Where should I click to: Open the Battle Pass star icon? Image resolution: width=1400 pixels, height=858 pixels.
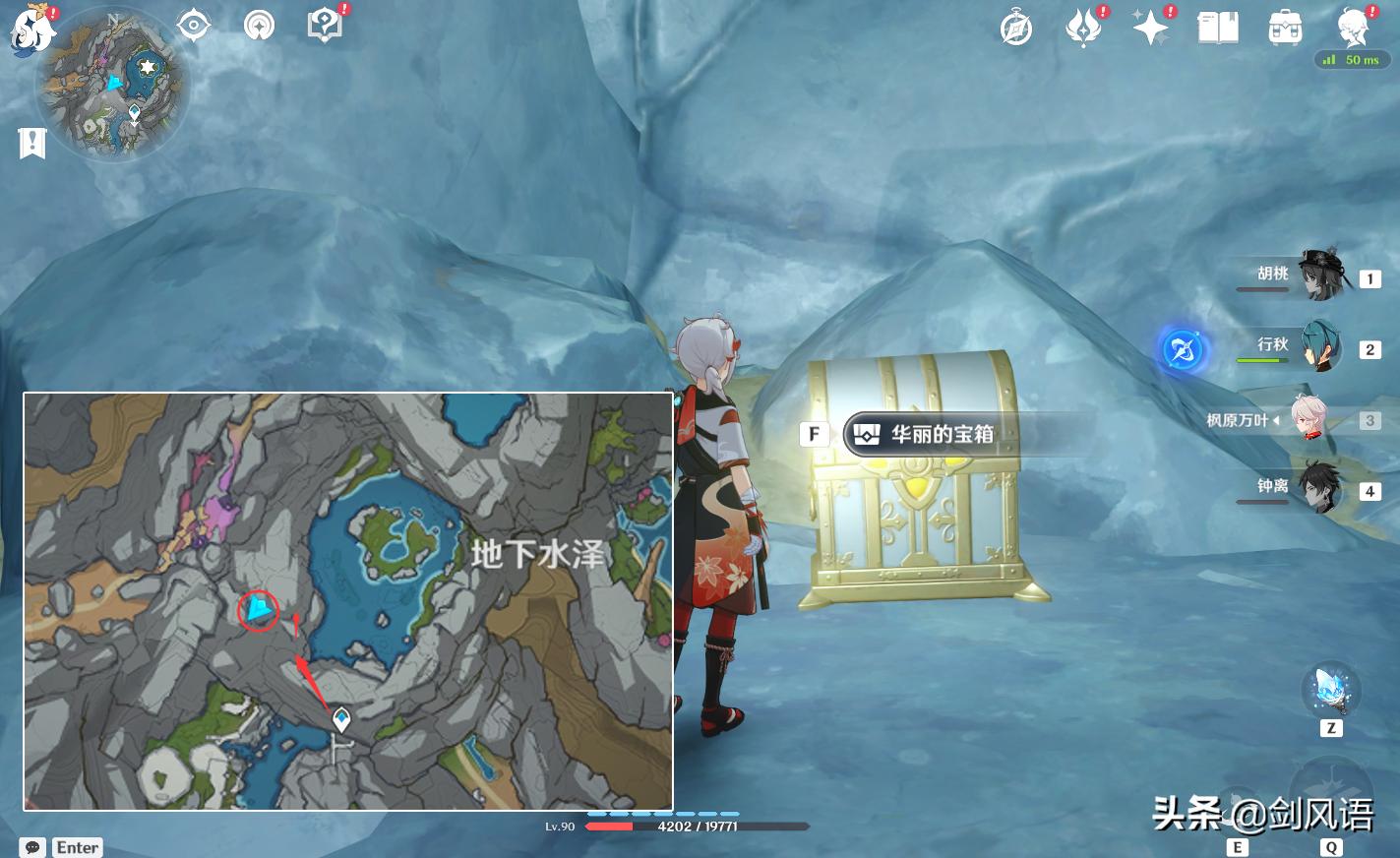pos(1150,27)
